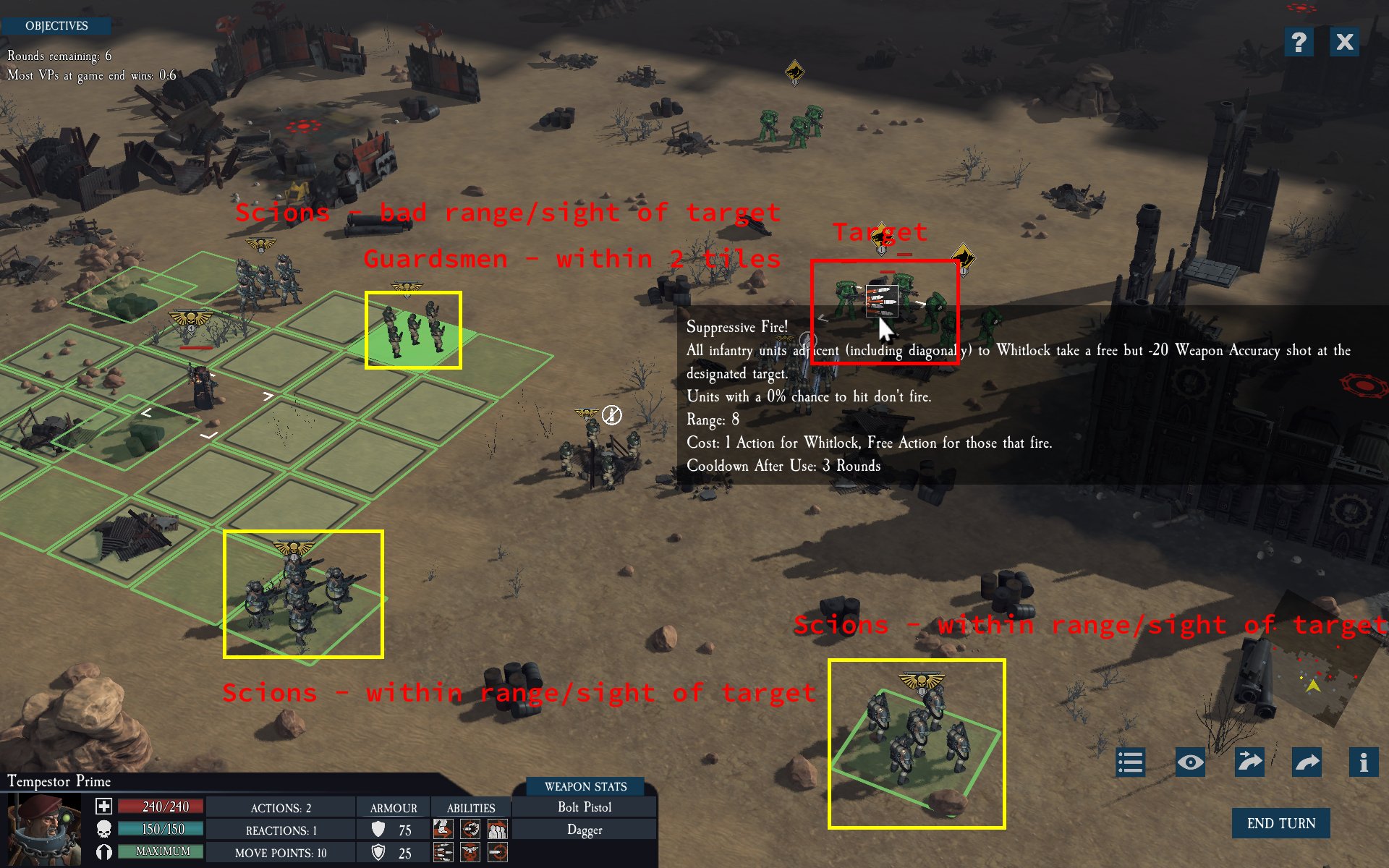Toggle the bullet-shield reaction ability
Screen dimensions: 1389x868
(470, 828)
